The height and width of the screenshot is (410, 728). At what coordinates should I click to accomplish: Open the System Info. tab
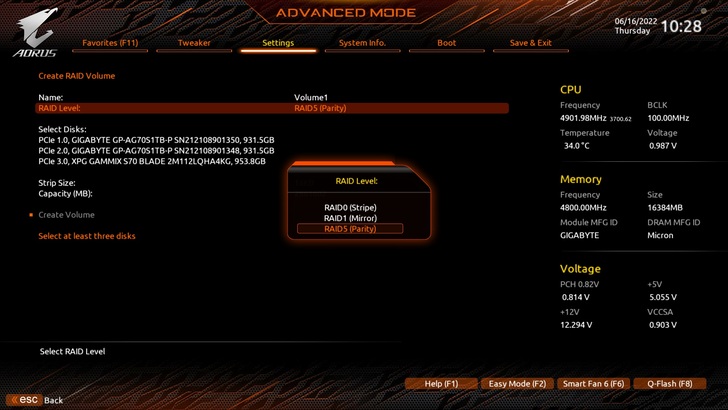tap(362, 43)
